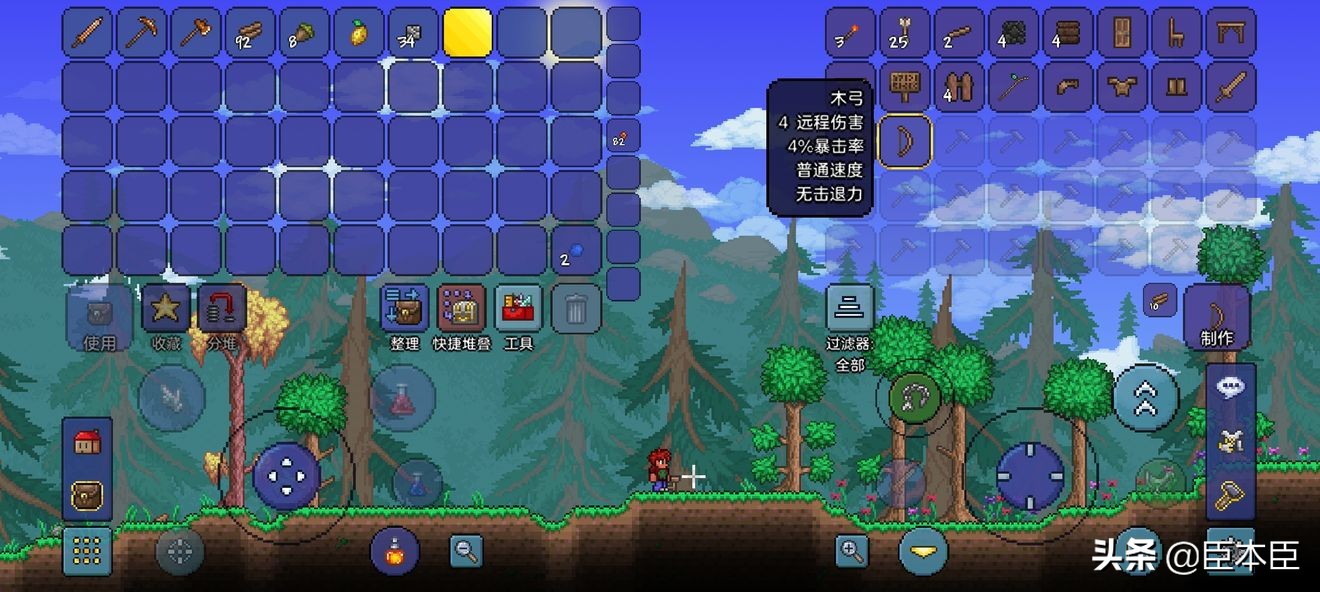1320x592 pixels.
Task: Select the wooden door crafting recipe
Action: coord(1122,34)
